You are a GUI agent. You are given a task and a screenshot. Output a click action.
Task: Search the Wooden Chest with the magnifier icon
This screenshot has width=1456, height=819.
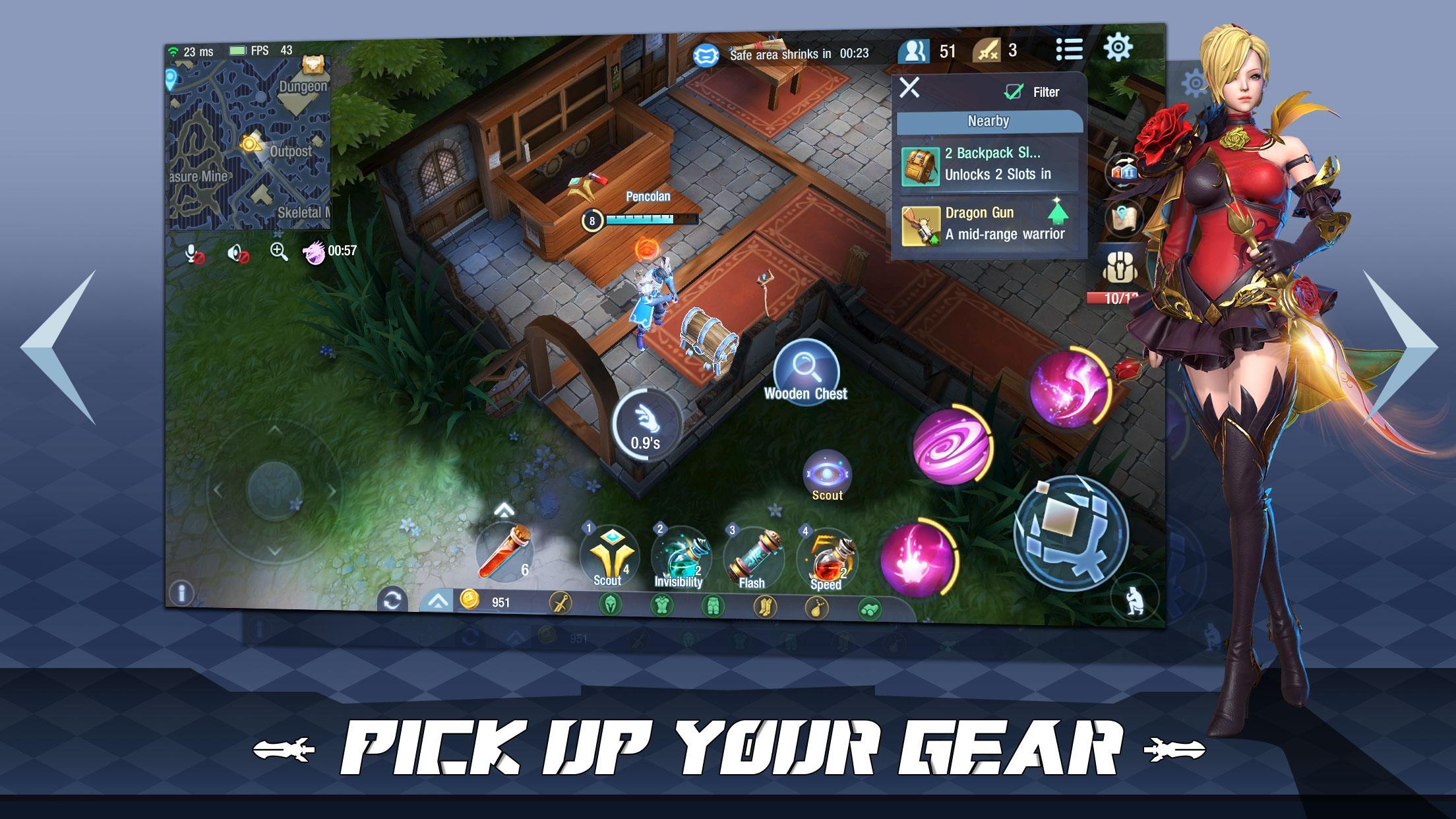pos(806,373)
